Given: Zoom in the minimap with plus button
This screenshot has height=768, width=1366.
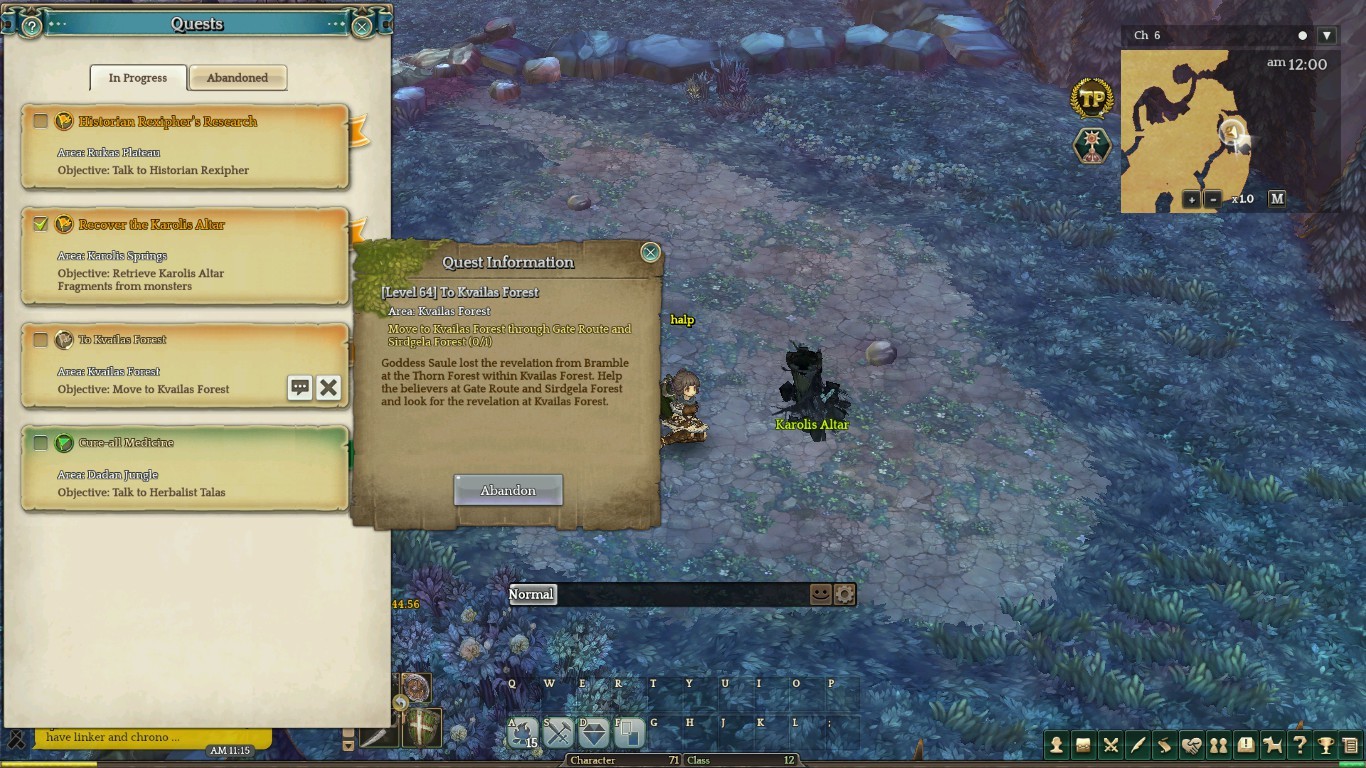Looking at the screenshot, I should [1191, 199].
